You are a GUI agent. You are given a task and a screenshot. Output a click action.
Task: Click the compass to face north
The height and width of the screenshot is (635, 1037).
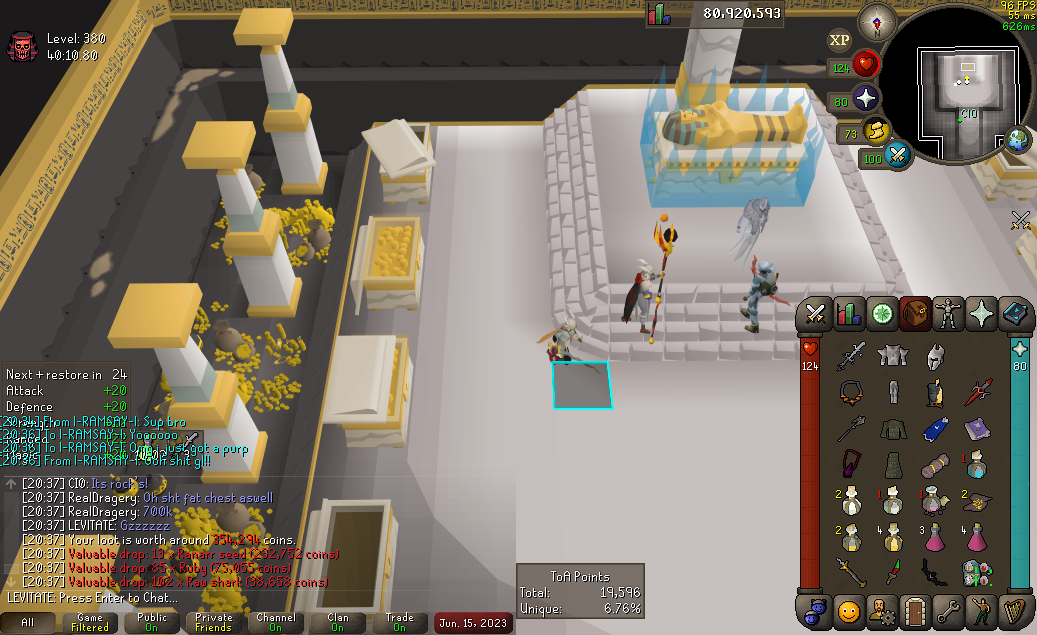(x=881, y=20)
